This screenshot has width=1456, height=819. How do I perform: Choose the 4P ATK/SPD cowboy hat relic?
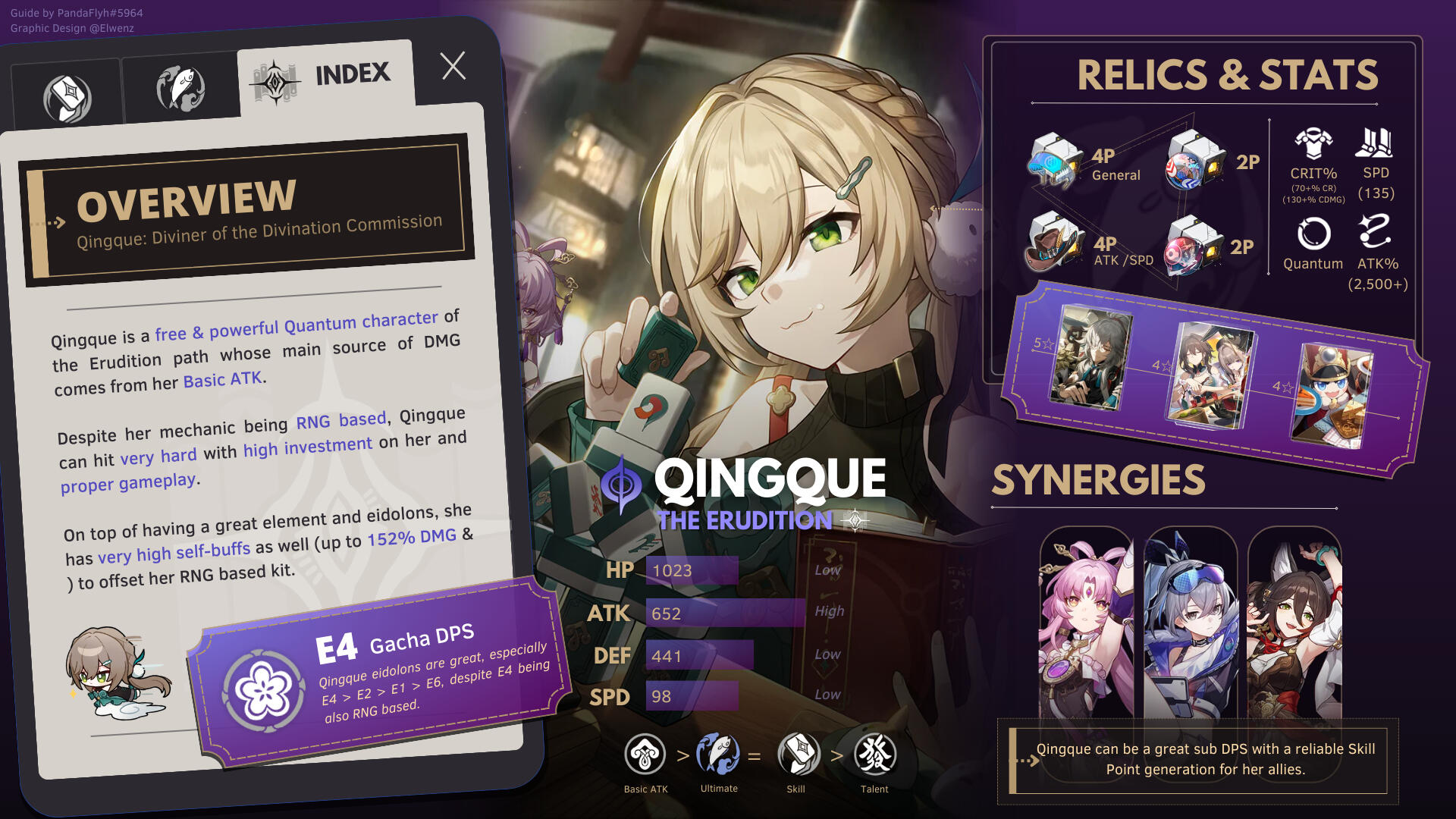(x=1055, y=243)
